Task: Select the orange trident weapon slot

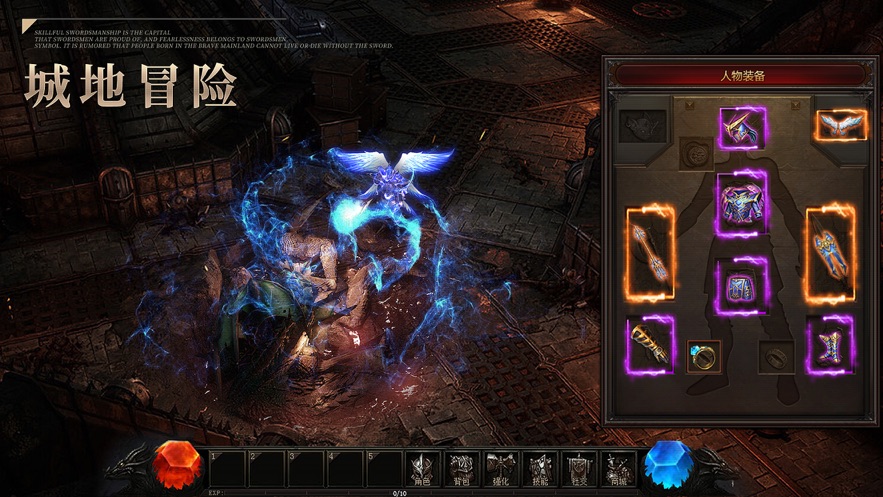Action: 649,253
